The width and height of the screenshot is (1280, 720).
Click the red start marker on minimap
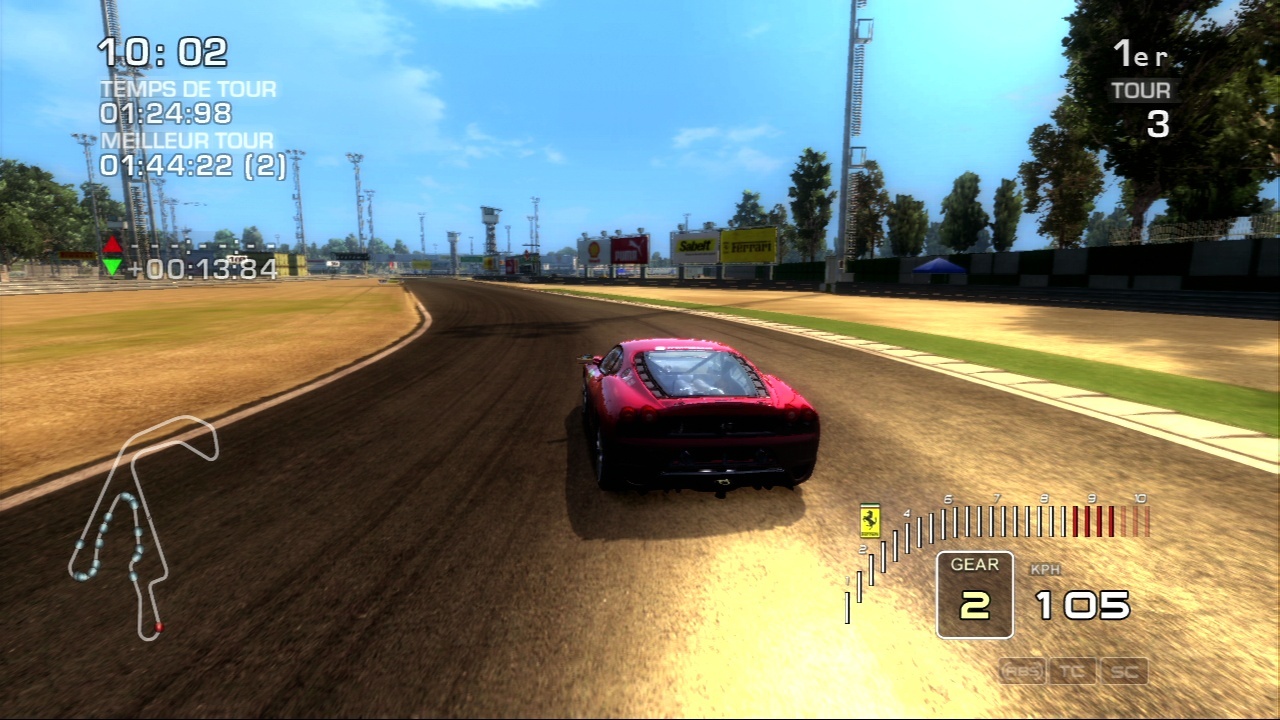point(158,627)
